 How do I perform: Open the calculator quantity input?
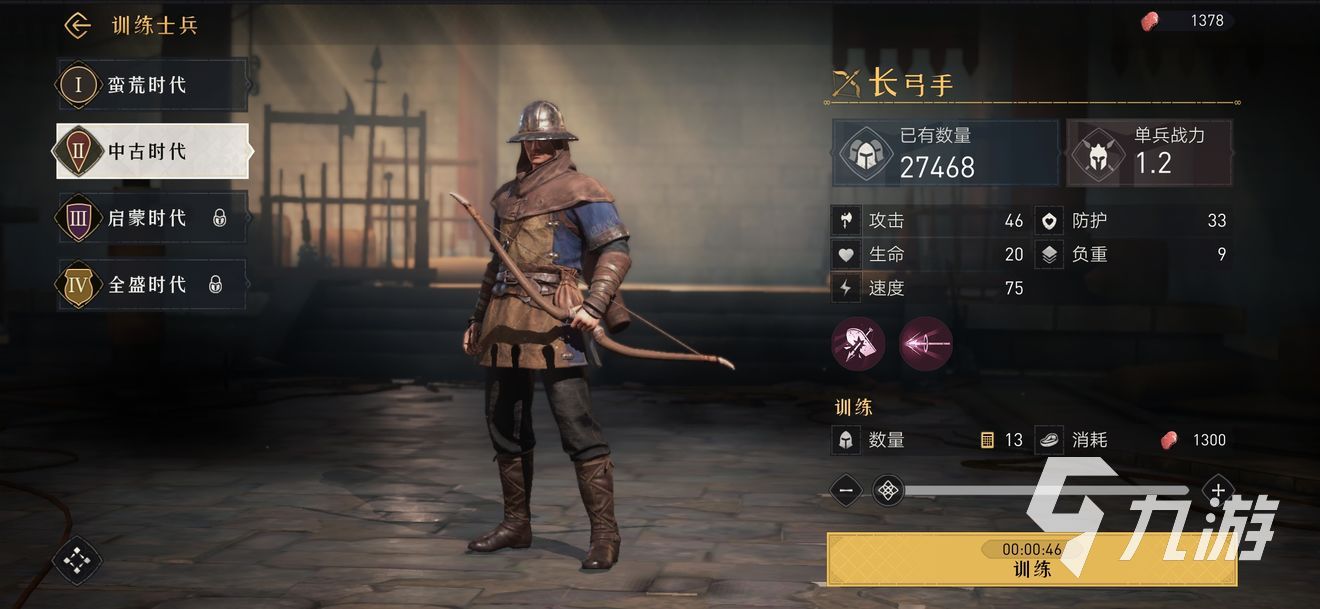tap(987, 440)
